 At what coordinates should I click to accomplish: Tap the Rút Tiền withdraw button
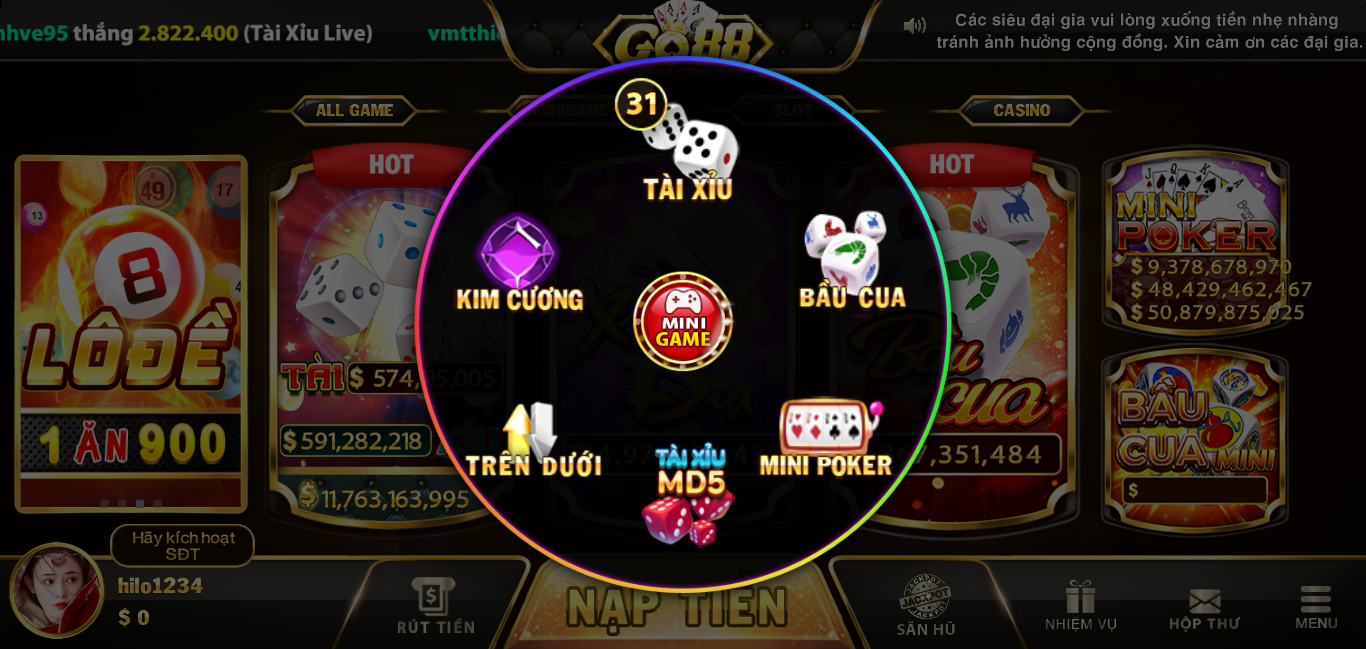[436, 606]
